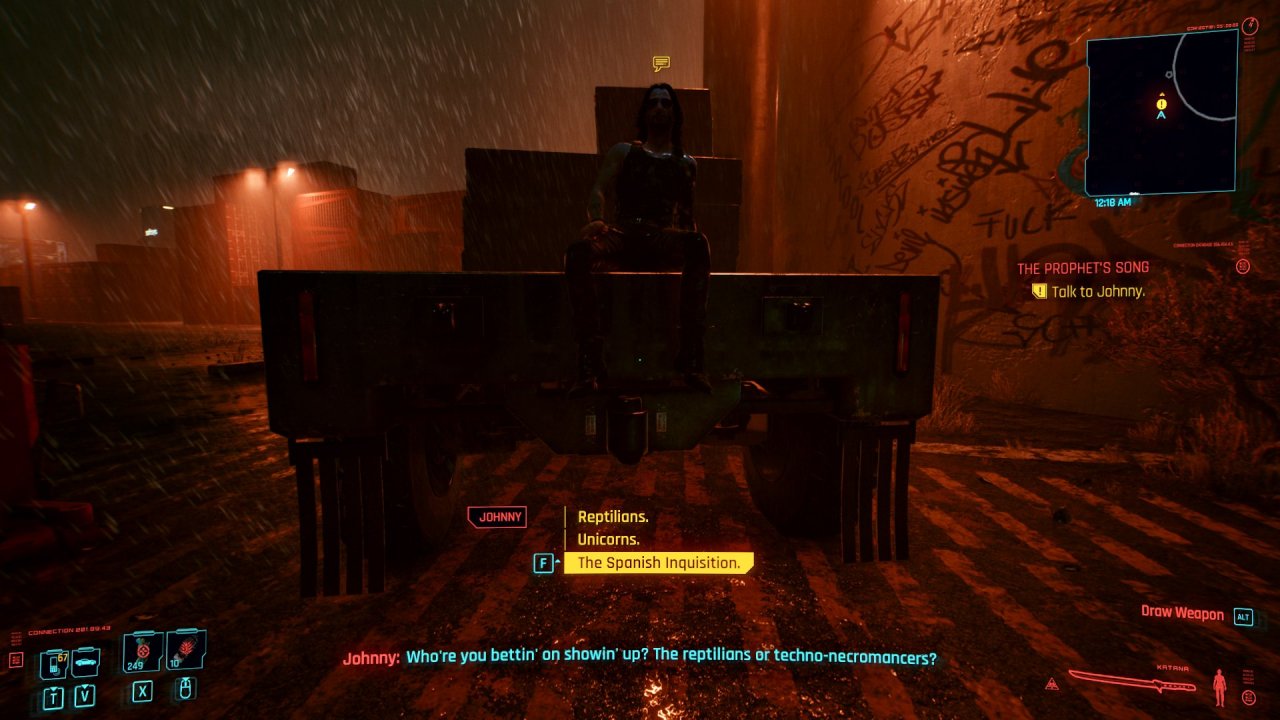1280x720 pixels.
Task: Pick "The Spanish Inquisition." reply
Action: click(658, 563)
